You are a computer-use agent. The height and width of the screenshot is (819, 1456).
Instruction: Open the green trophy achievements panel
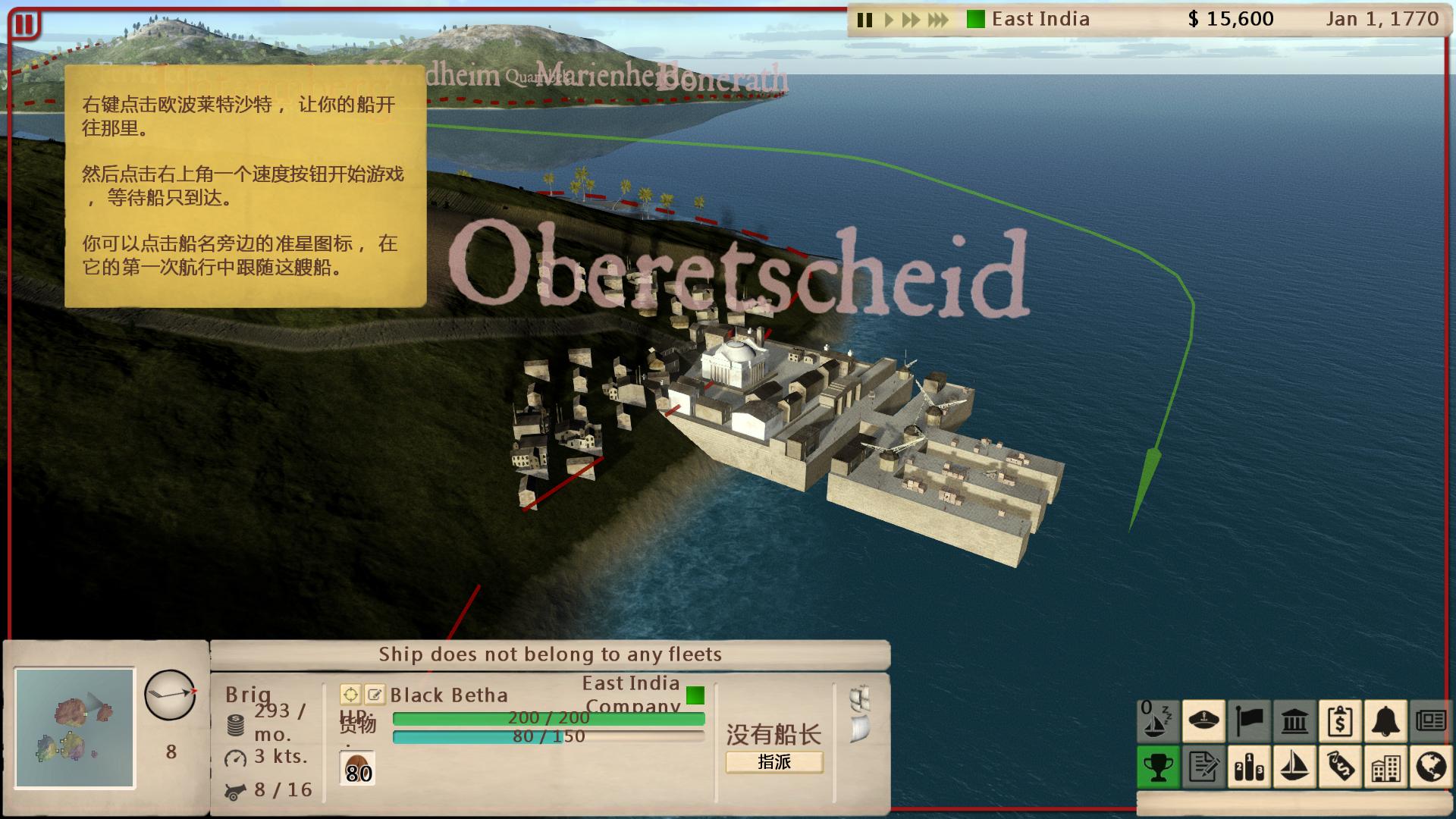click(x=1158, y=767)
